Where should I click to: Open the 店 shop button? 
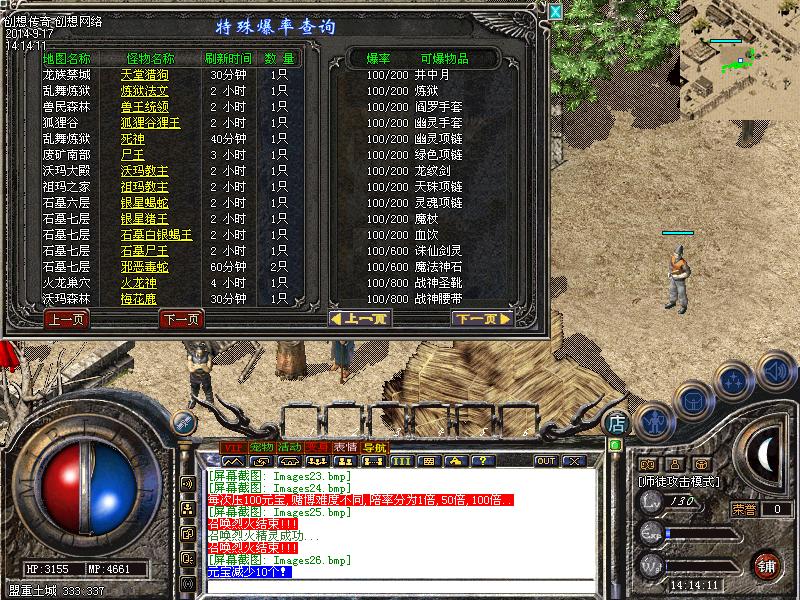(x=617, y=423)
